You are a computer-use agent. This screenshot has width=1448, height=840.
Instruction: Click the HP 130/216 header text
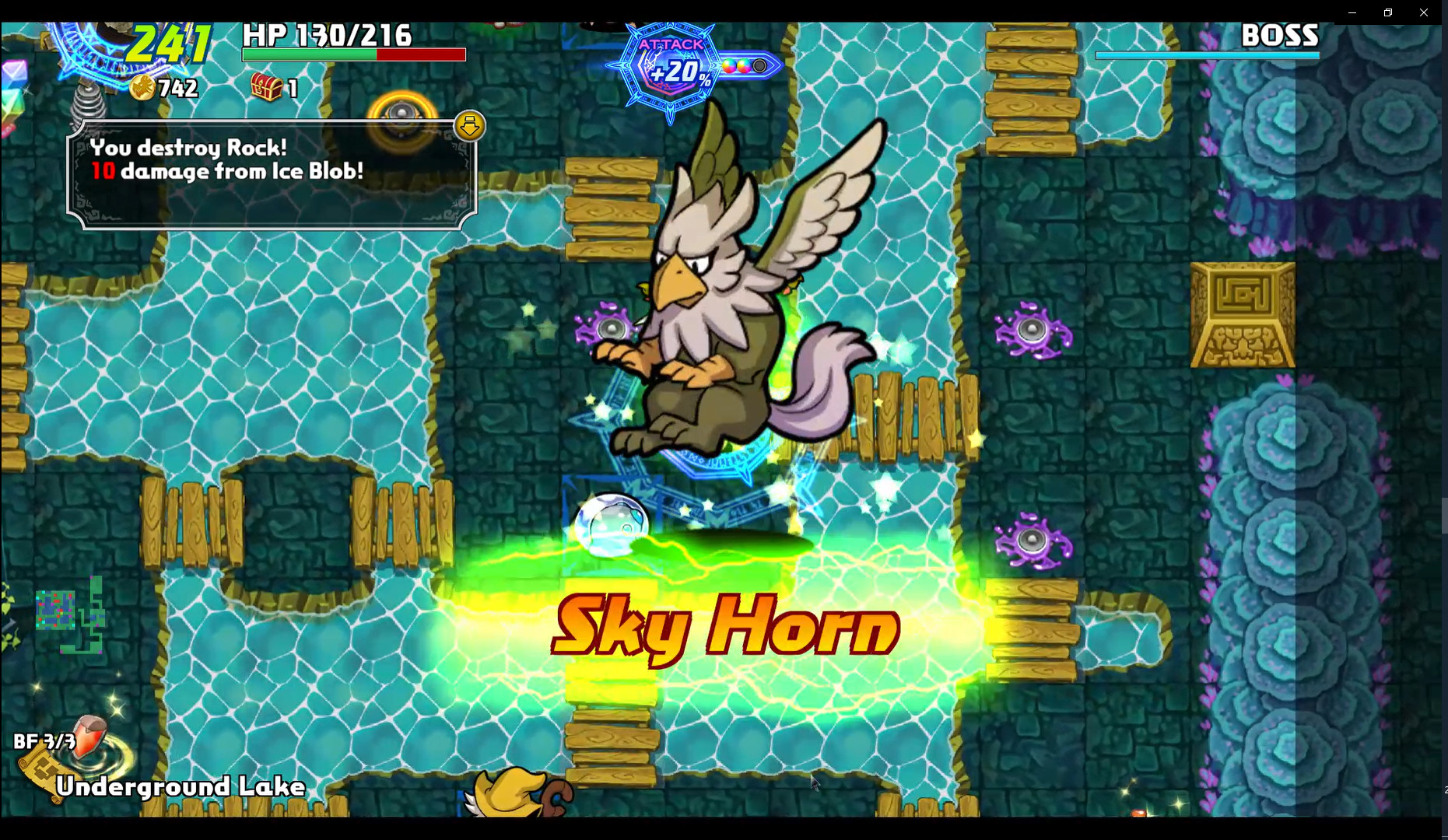pyautogui.click(x=328, y=34)
